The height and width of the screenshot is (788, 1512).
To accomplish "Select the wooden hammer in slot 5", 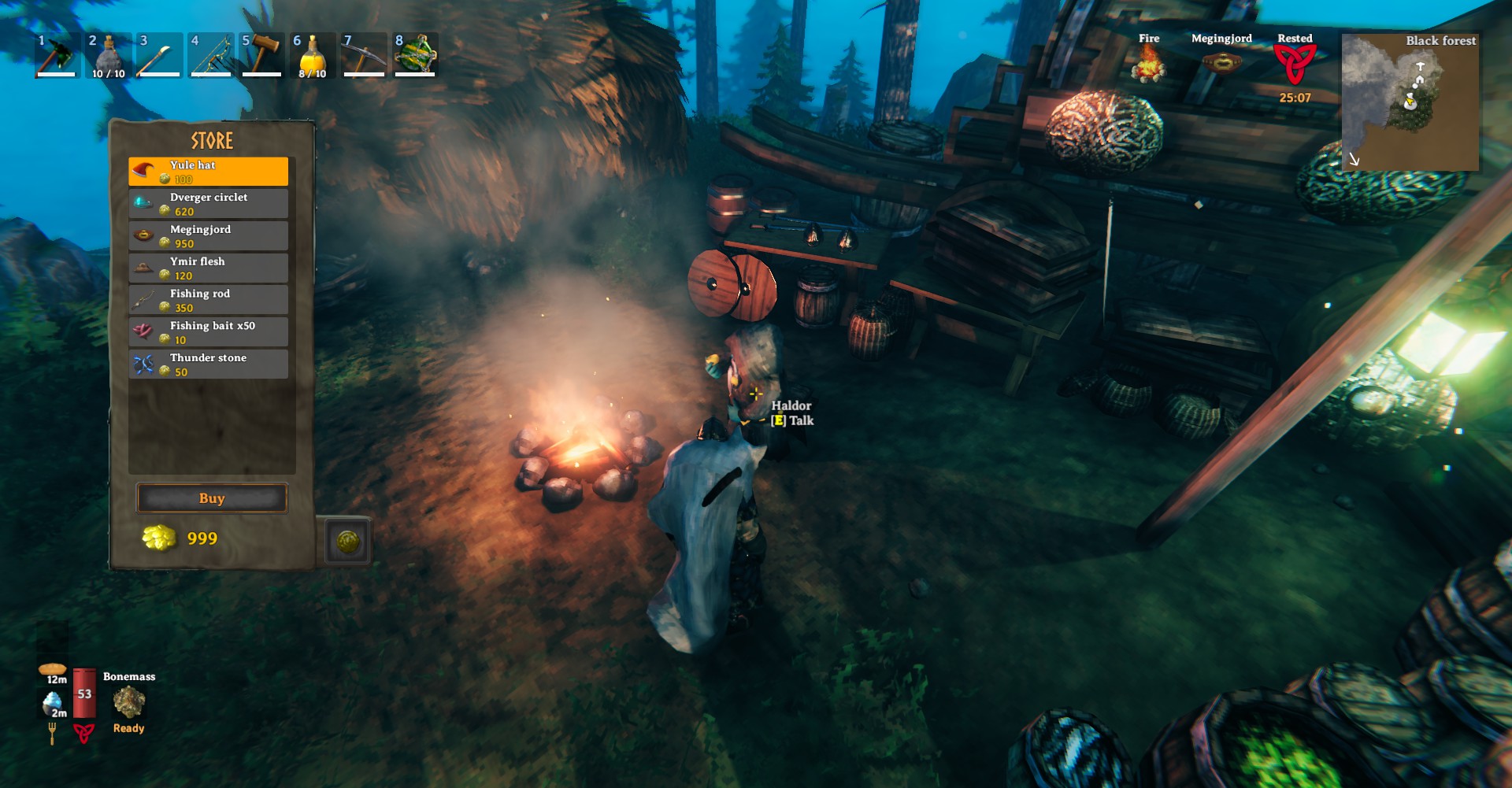I will coord(261,55).
